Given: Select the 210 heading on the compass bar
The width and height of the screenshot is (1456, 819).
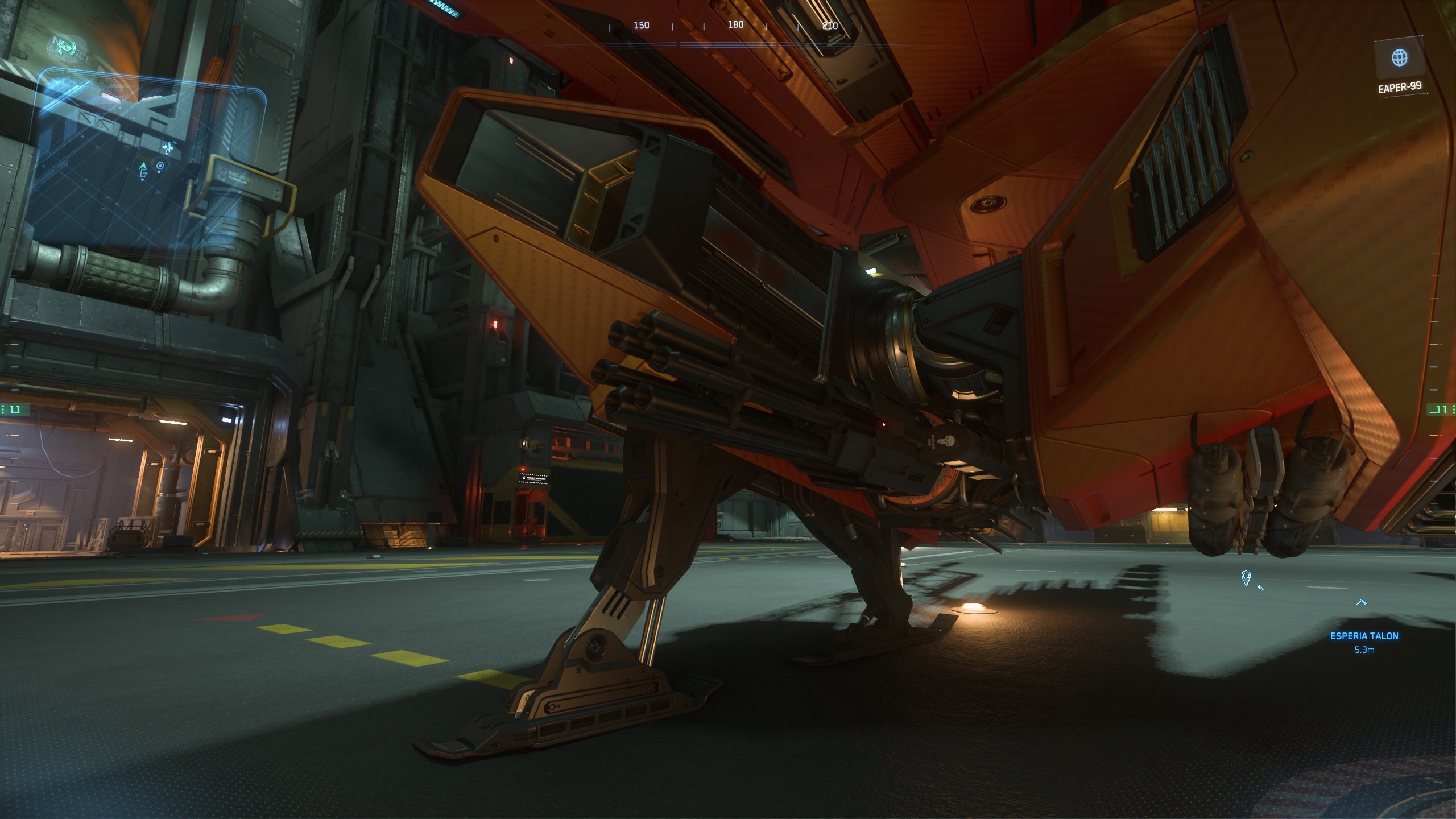Looking at the screenshot, I should tap(830, 25).
